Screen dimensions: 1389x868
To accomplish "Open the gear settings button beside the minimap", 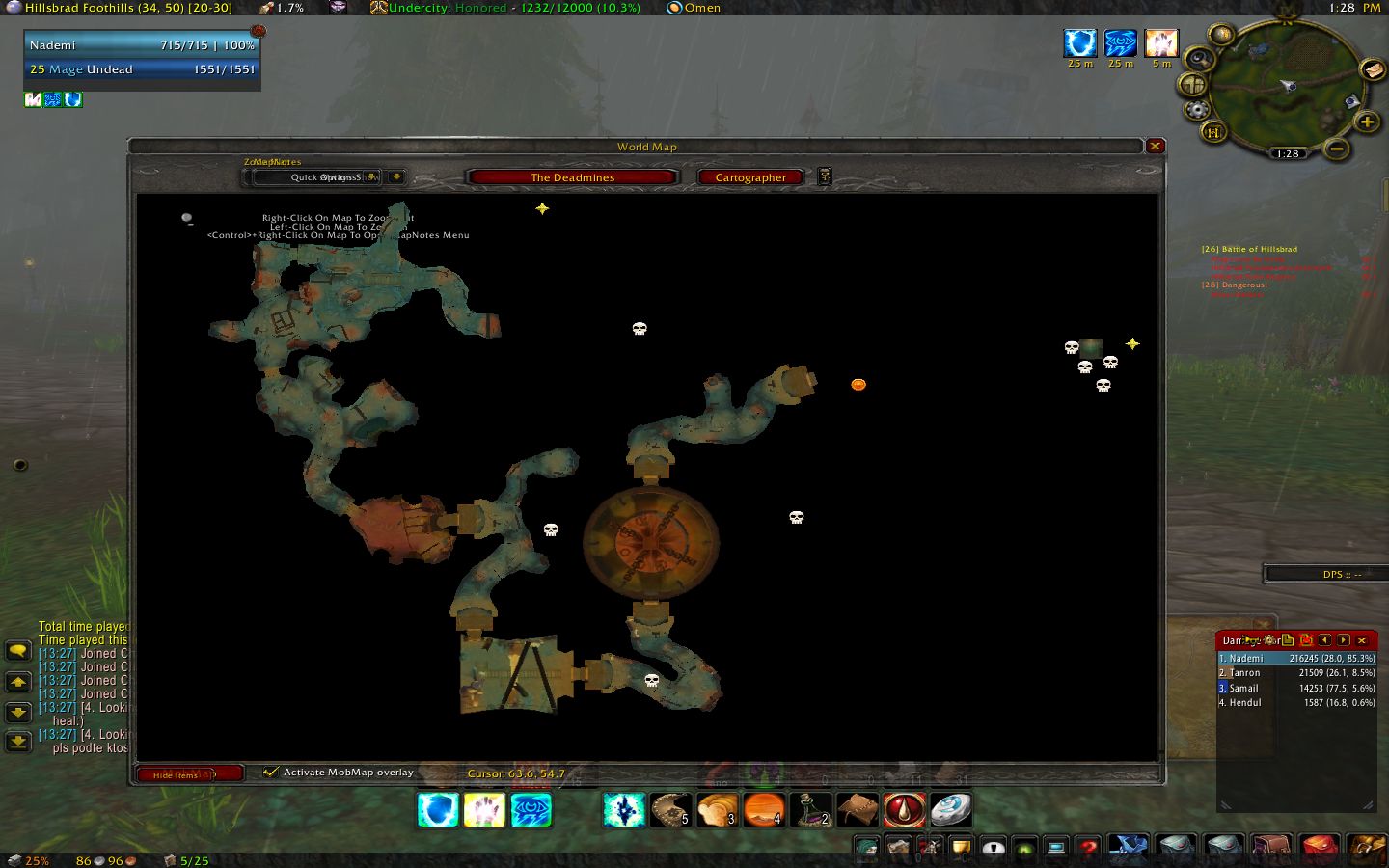I will (1197, 110).
